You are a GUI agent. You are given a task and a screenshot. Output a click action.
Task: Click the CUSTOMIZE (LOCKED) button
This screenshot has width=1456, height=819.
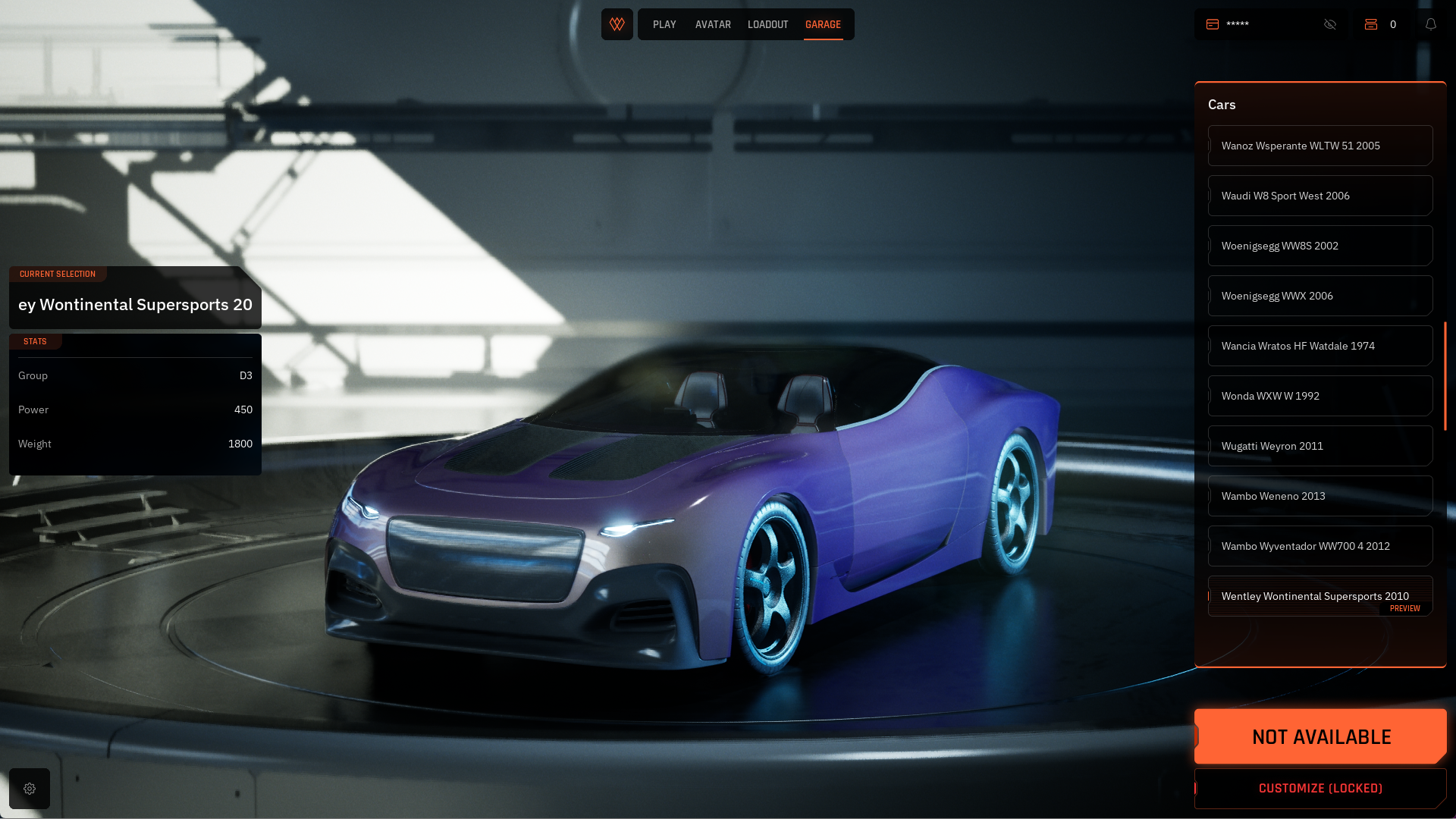click(1320, 789)
